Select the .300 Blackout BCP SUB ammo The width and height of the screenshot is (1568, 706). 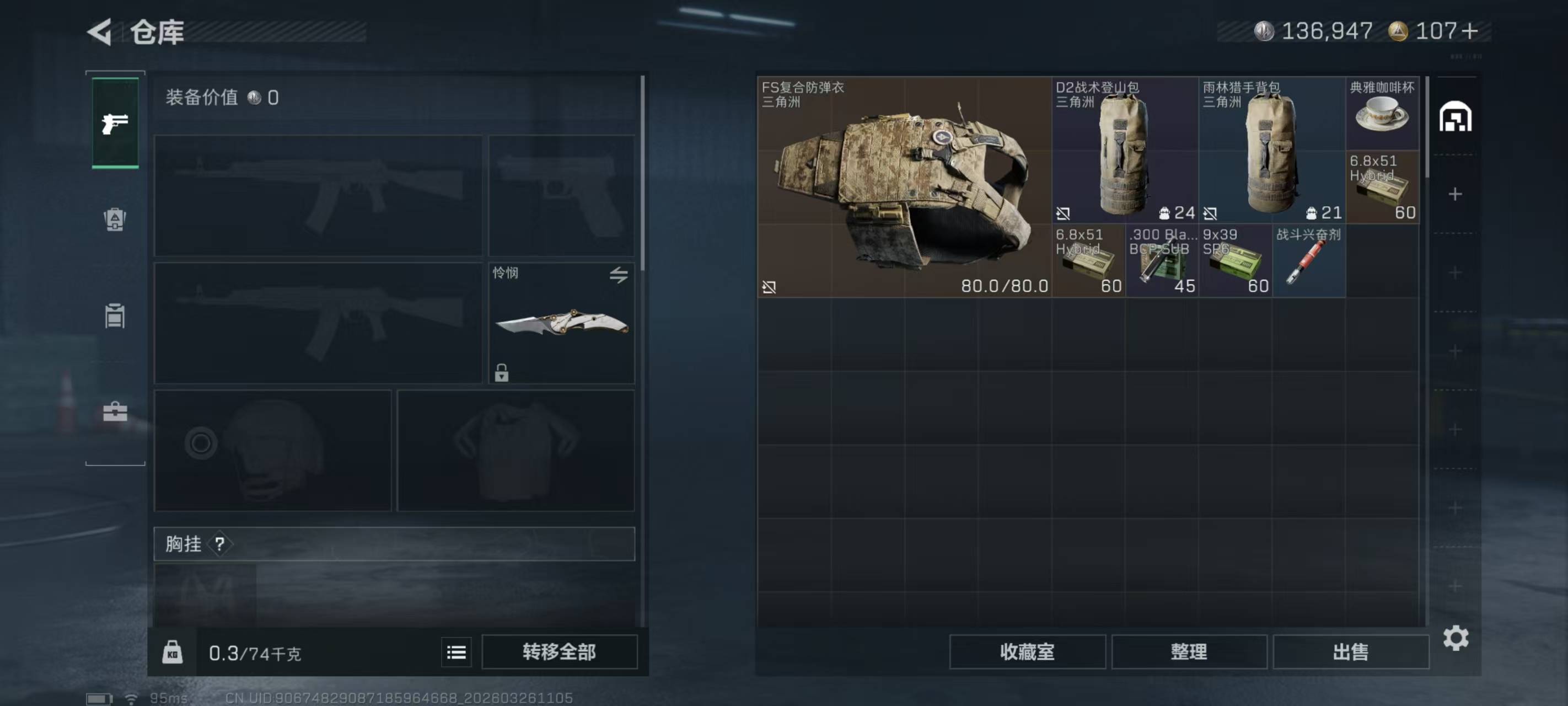coord(1162,261)
